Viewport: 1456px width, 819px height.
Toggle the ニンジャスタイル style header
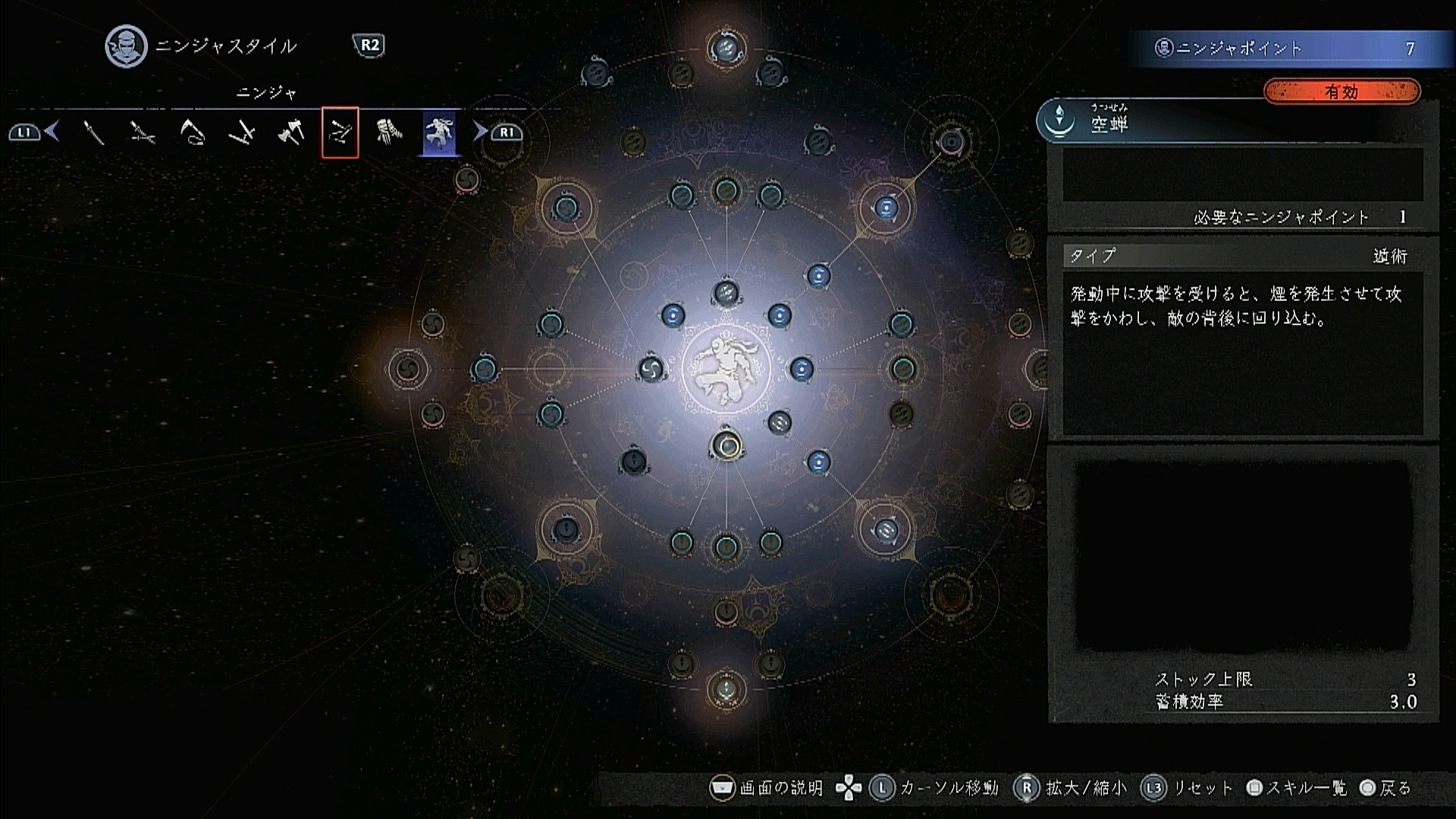click(x=224, y=46)
